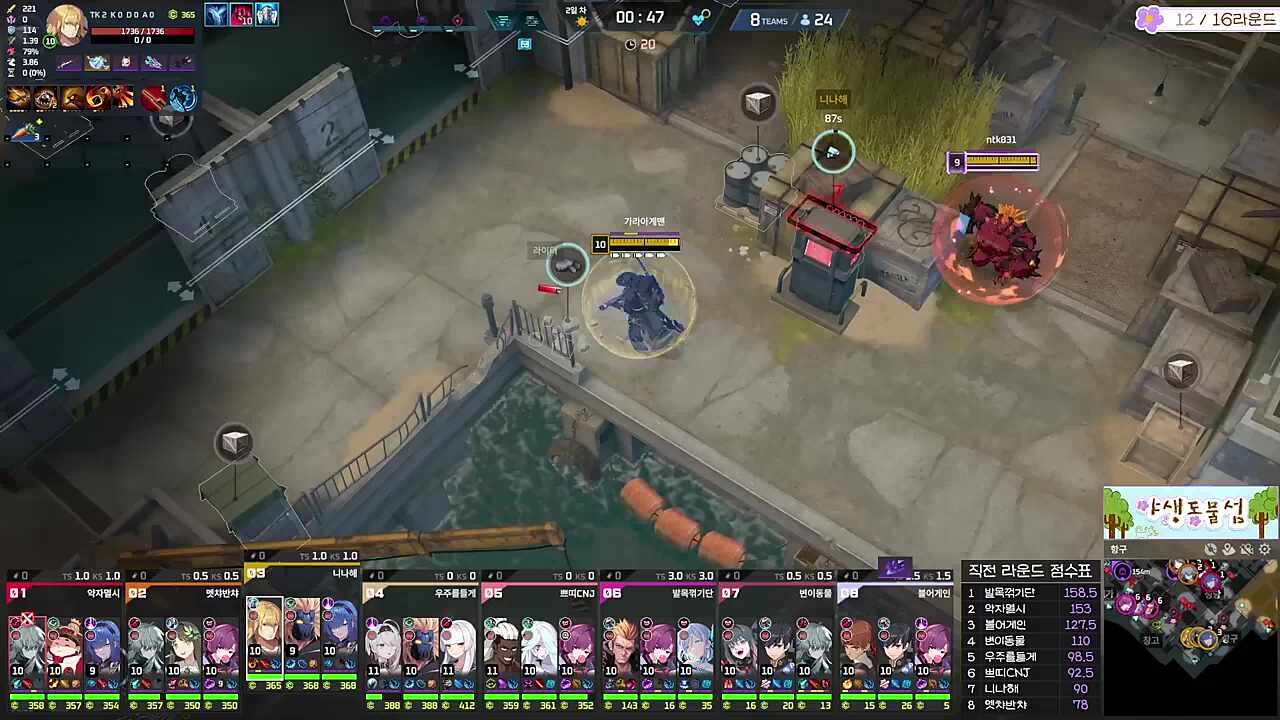Select the 변이동물 team tab numbered 07
1280x720 pixels.
click(x=780, y=592)
